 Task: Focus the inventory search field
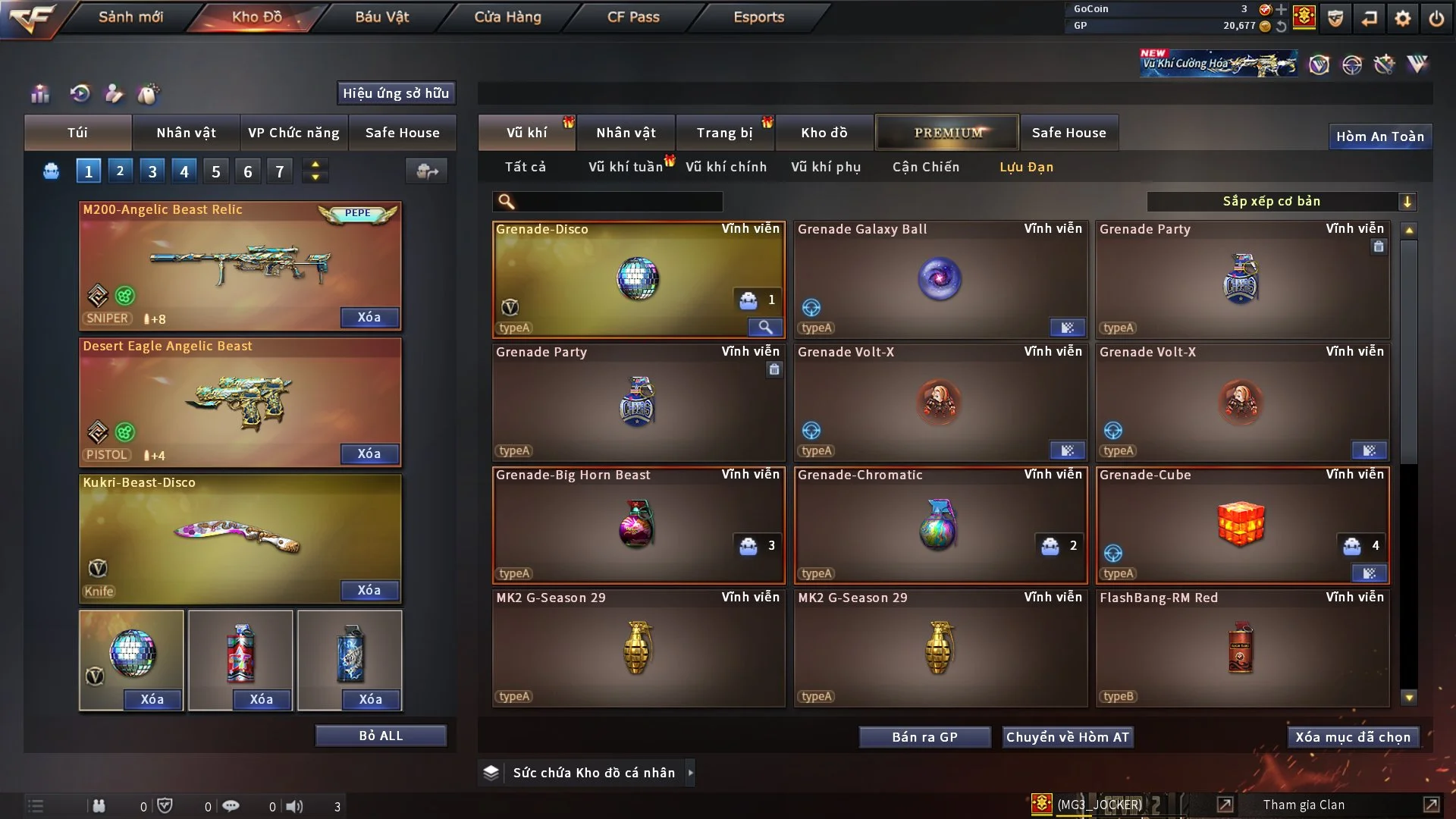click(618, 201)
